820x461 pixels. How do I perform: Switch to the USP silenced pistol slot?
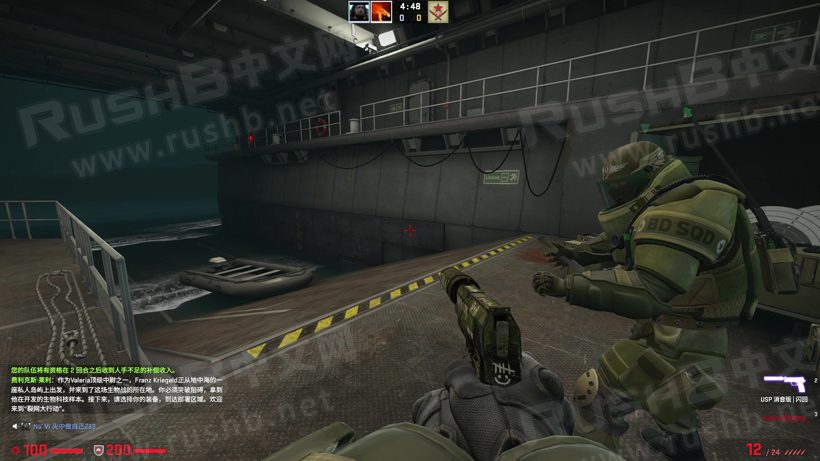click(784, 383)
